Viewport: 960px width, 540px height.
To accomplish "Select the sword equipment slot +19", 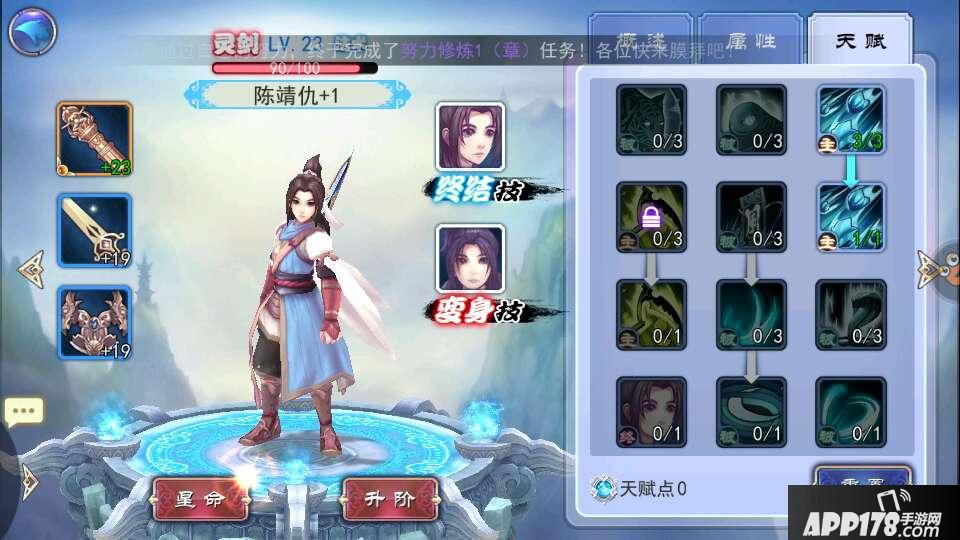I will pos(95,230).
